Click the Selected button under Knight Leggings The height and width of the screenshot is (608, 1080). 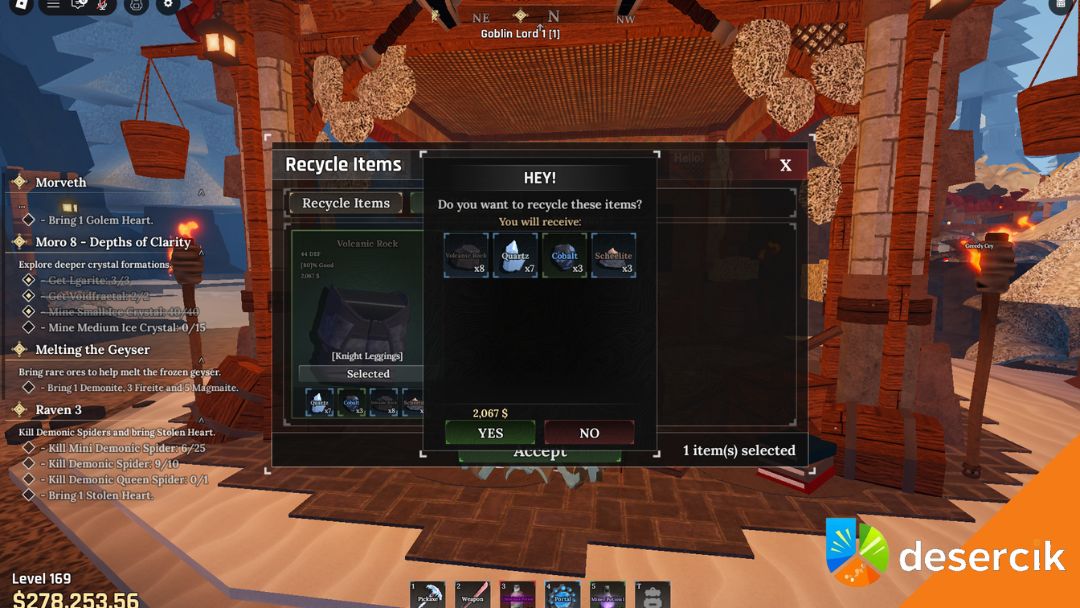tap(367, 374)
